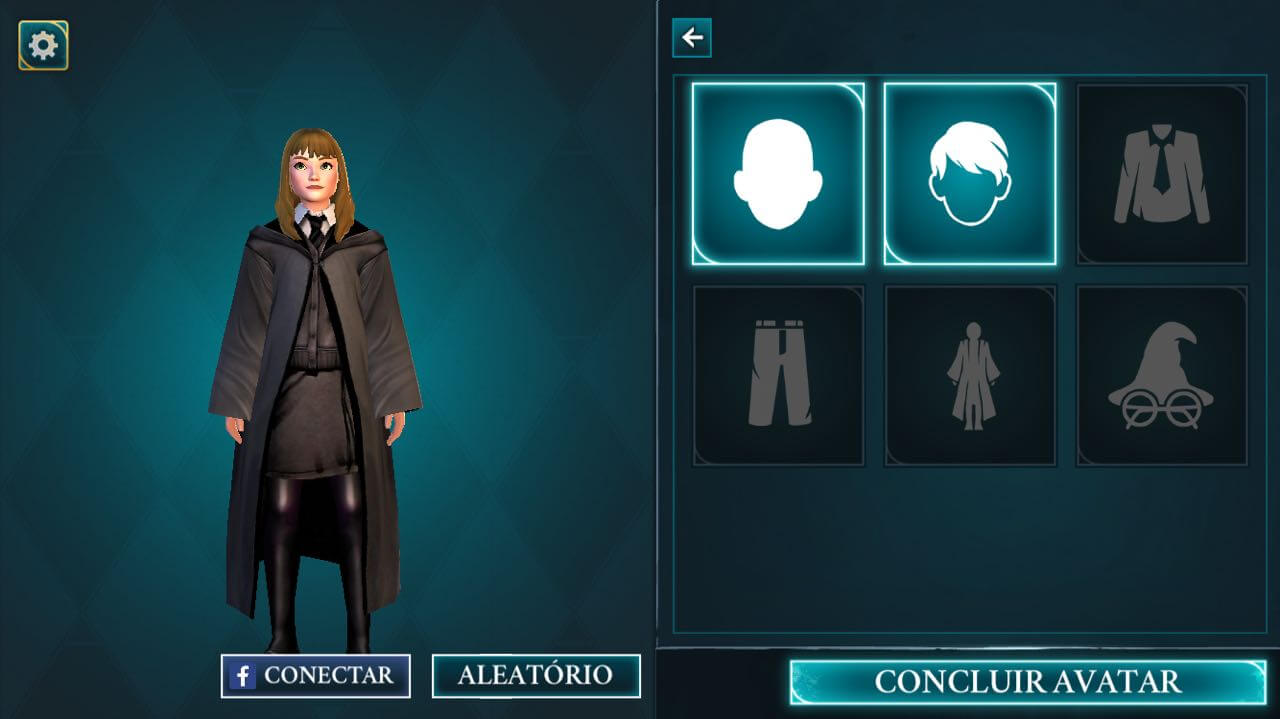Randomize avatar with Aleatório button
1280x719 pixels.
536,676
